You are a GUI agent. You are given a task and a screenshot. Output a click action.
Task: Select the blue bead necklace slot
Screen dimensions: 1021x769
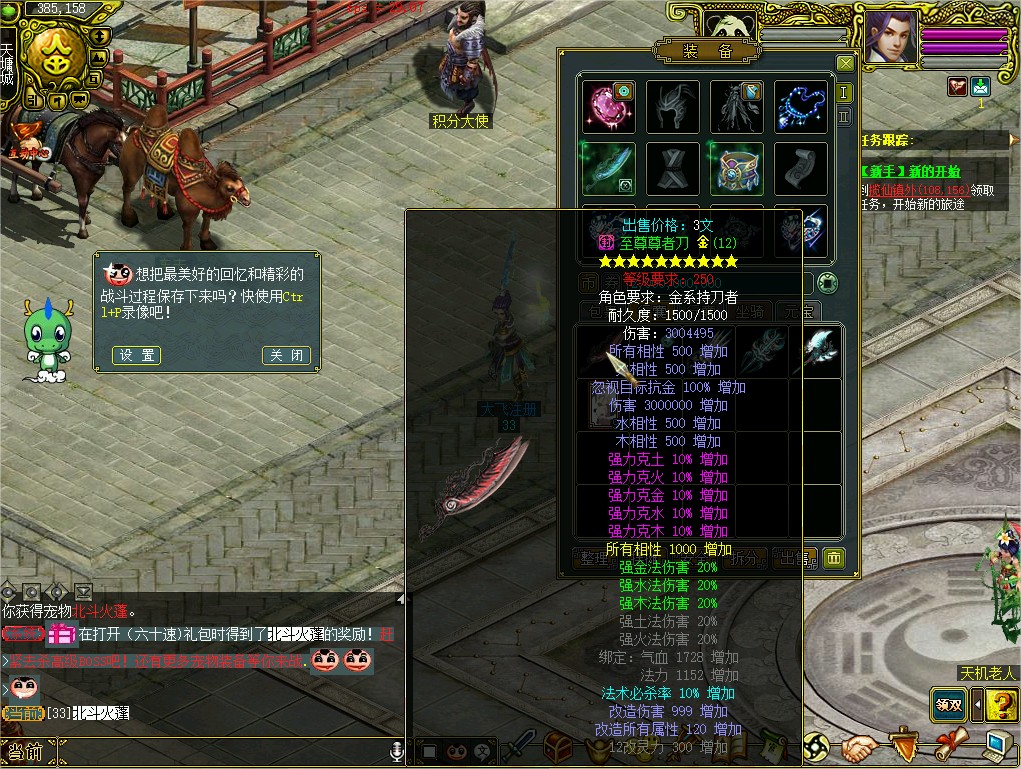pyautogui.click(x=801, y=106)
